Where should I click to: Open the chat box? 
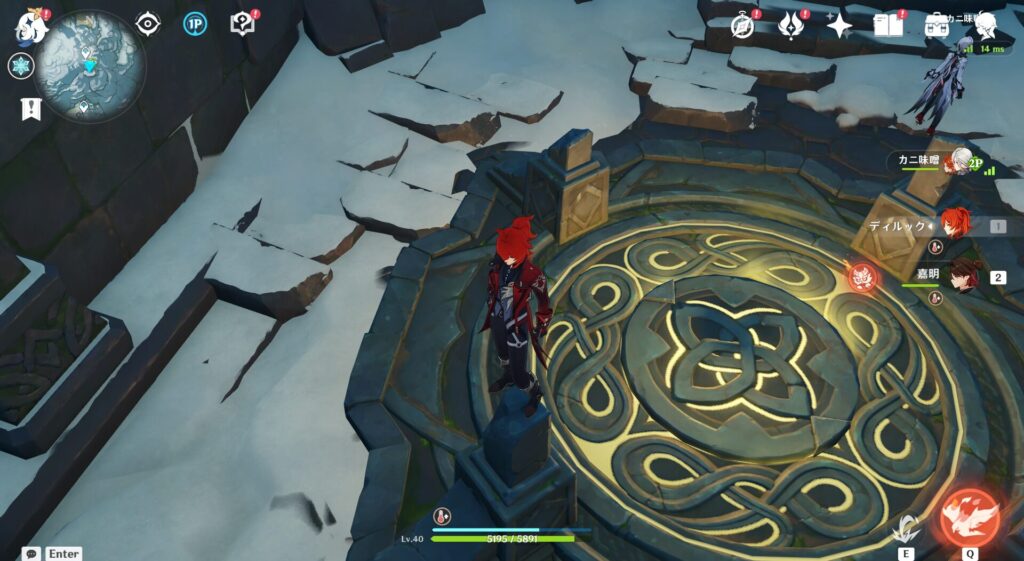click(32, 553)
